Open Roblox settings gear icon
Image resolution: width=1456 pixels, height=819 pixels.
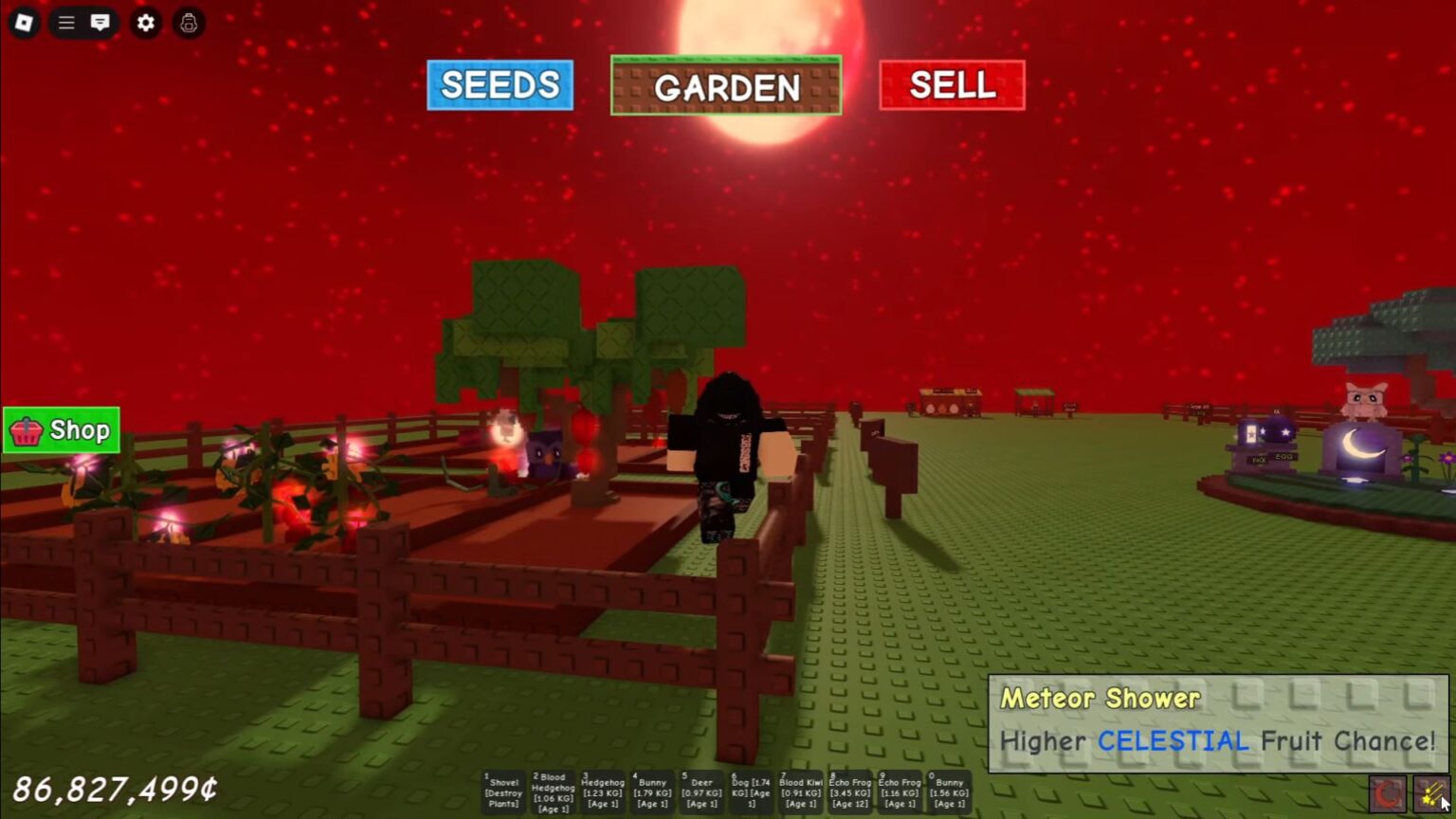click(145, 23)
